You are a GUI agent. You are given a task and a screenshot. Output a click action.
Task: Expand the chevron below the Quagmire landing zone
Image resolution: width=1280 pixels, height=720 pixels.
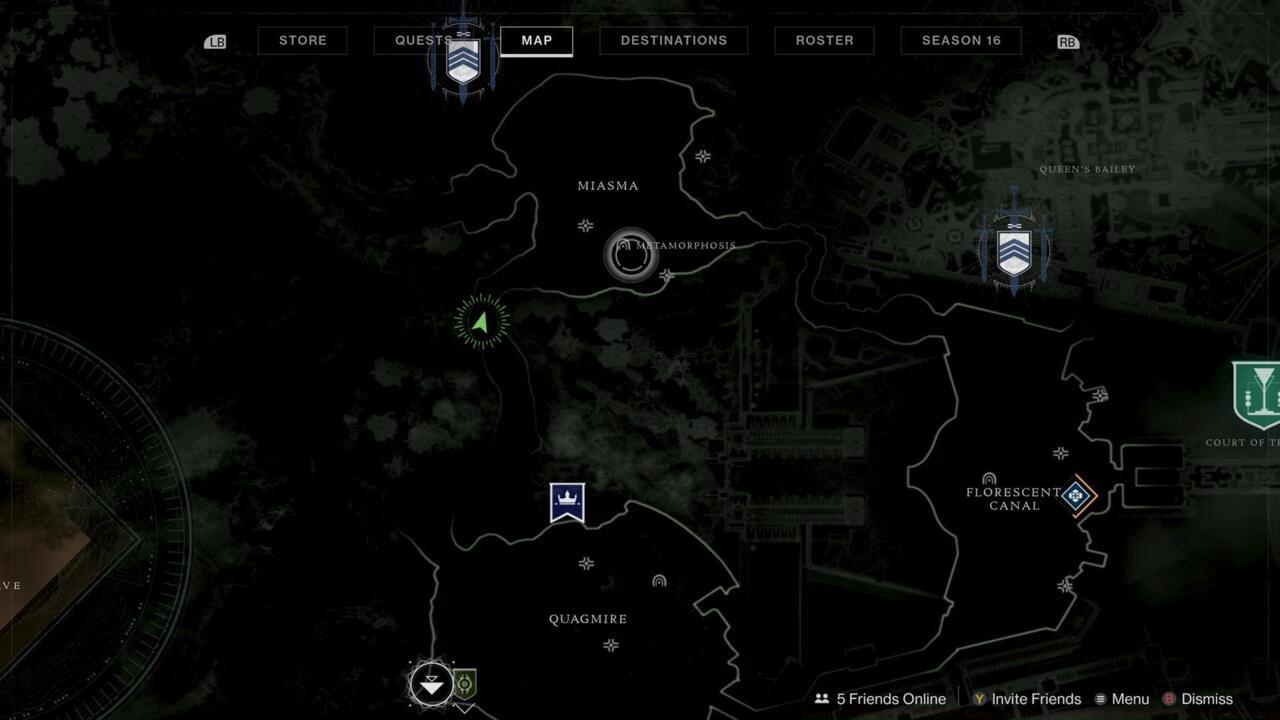[464, 707]
